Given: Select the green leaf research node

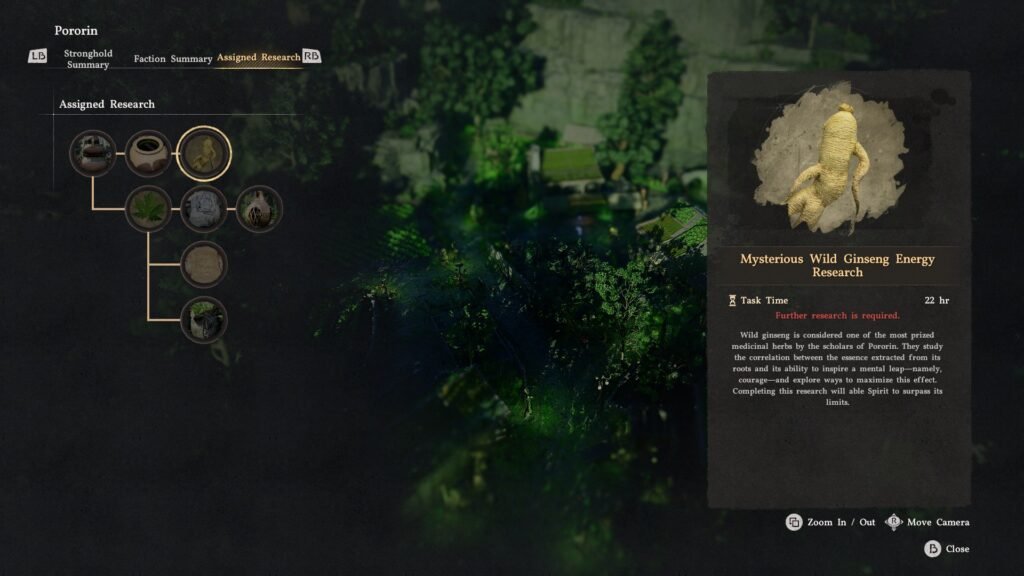Looking at the screenshot, I should (x=148, y=210).
